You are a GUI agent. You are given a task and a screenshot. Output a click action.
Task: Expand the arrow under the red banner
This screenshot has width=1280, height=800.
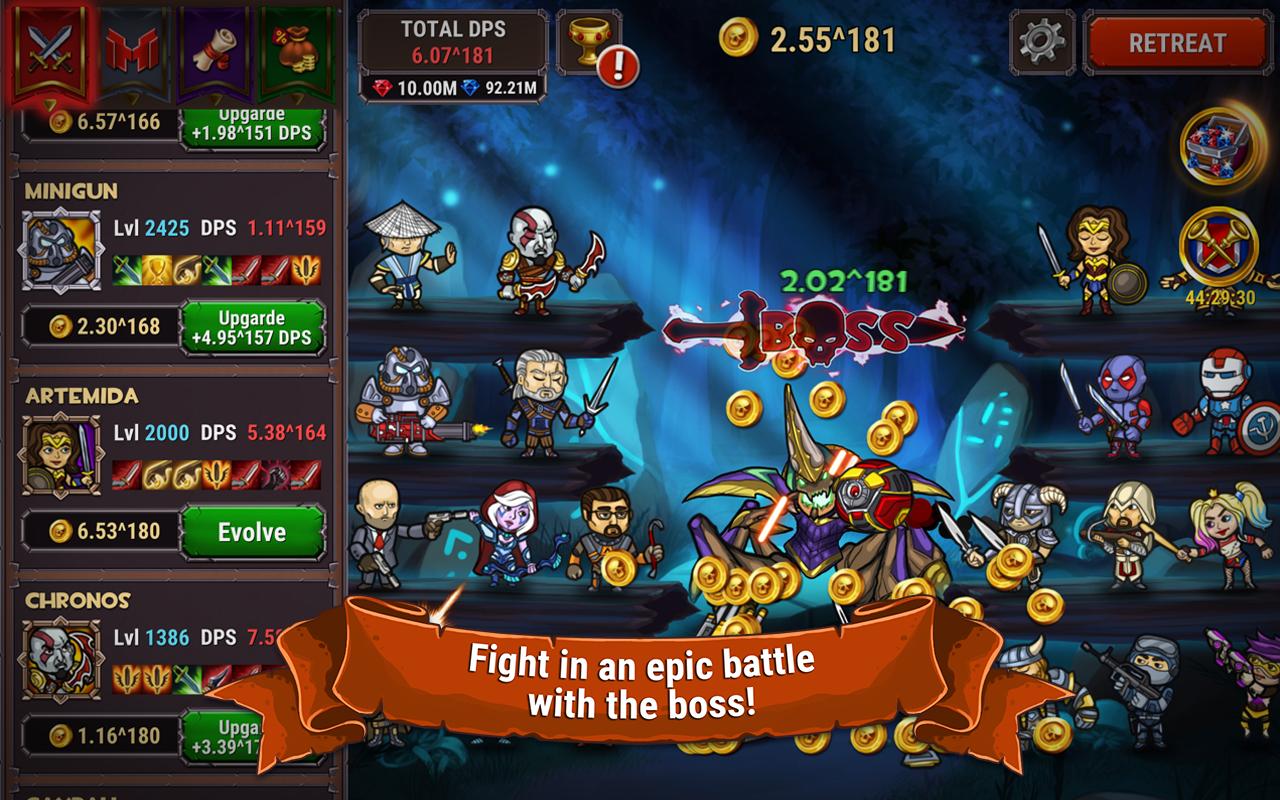click(50, 103)
